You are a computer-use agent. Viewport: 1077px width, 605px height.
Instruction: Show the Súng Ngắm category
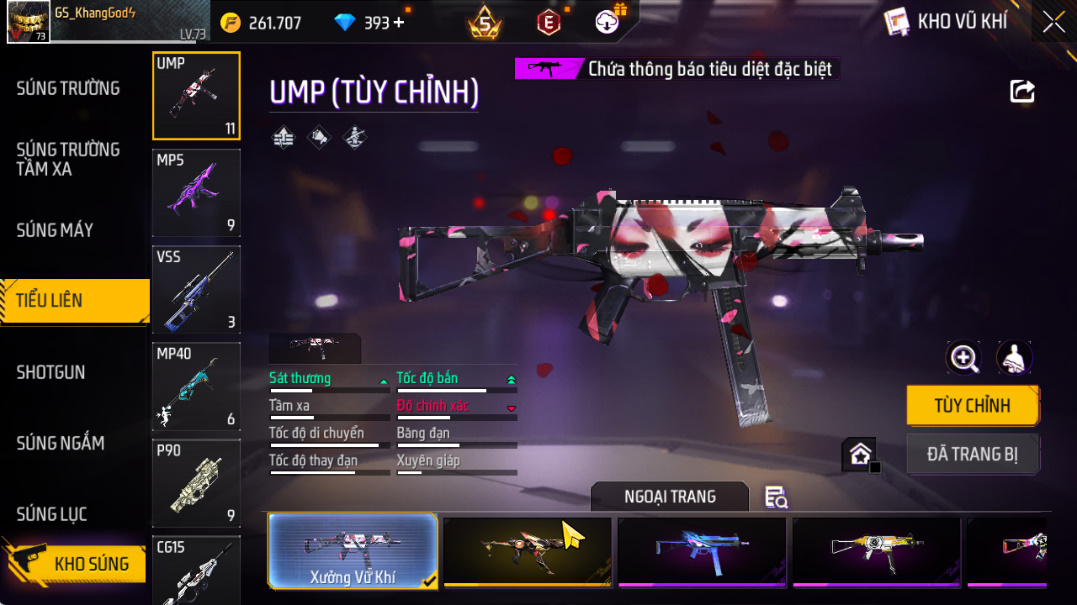pos(60,443)
